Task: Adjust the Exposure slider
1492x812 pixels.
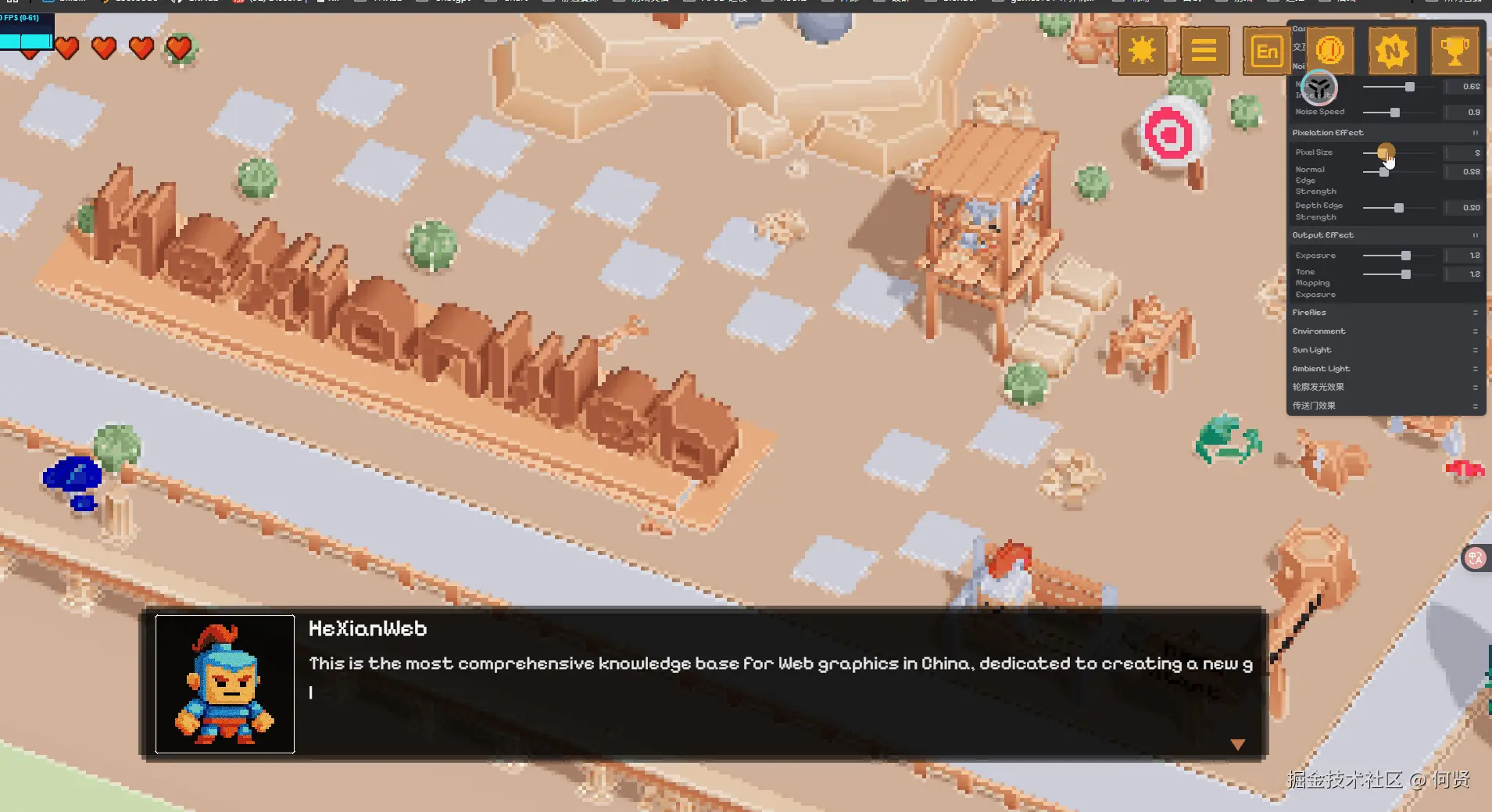Action: 1406,256
